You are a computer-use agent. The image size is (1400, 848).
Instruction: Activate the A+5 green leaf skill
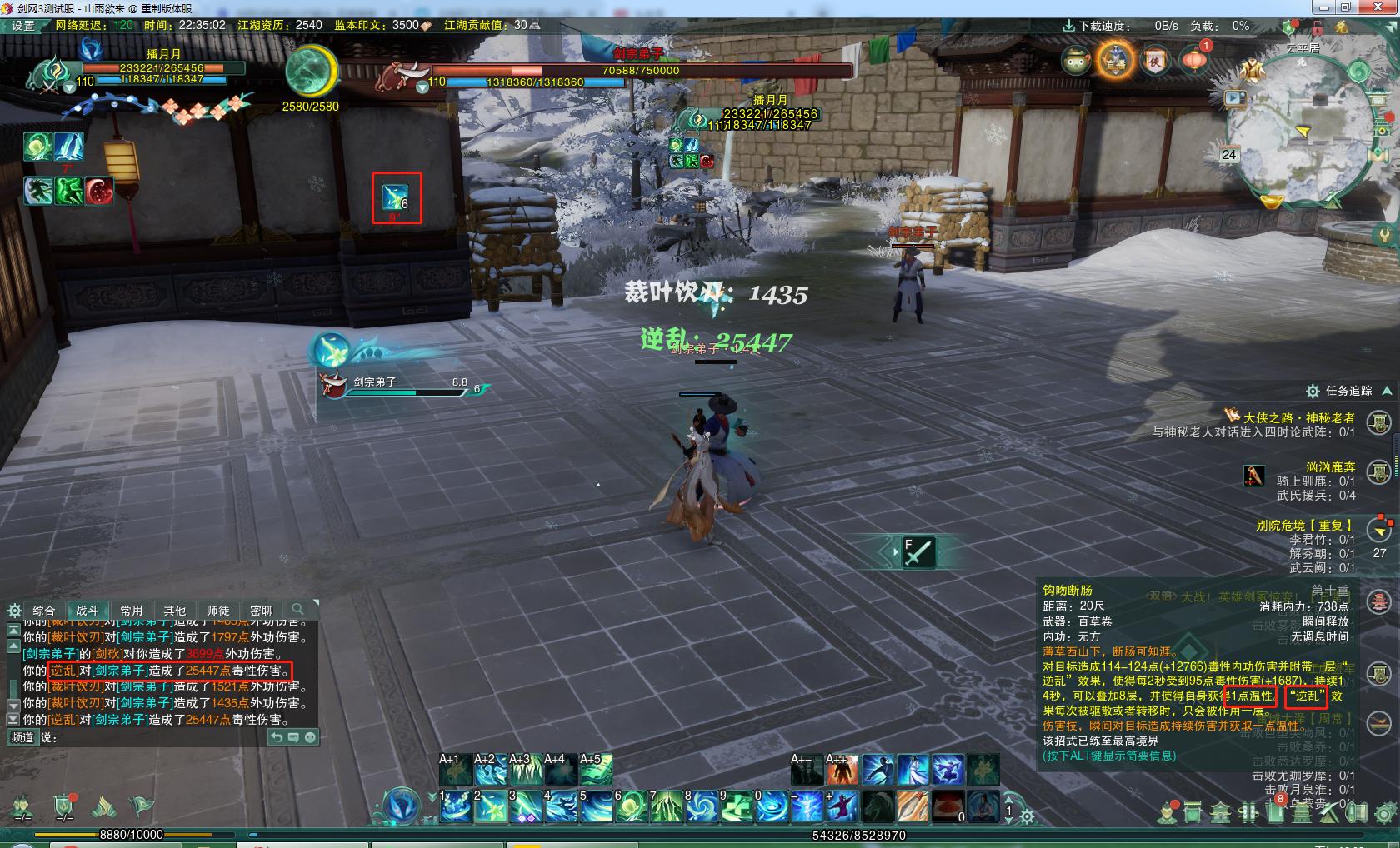tap(596, 770)
